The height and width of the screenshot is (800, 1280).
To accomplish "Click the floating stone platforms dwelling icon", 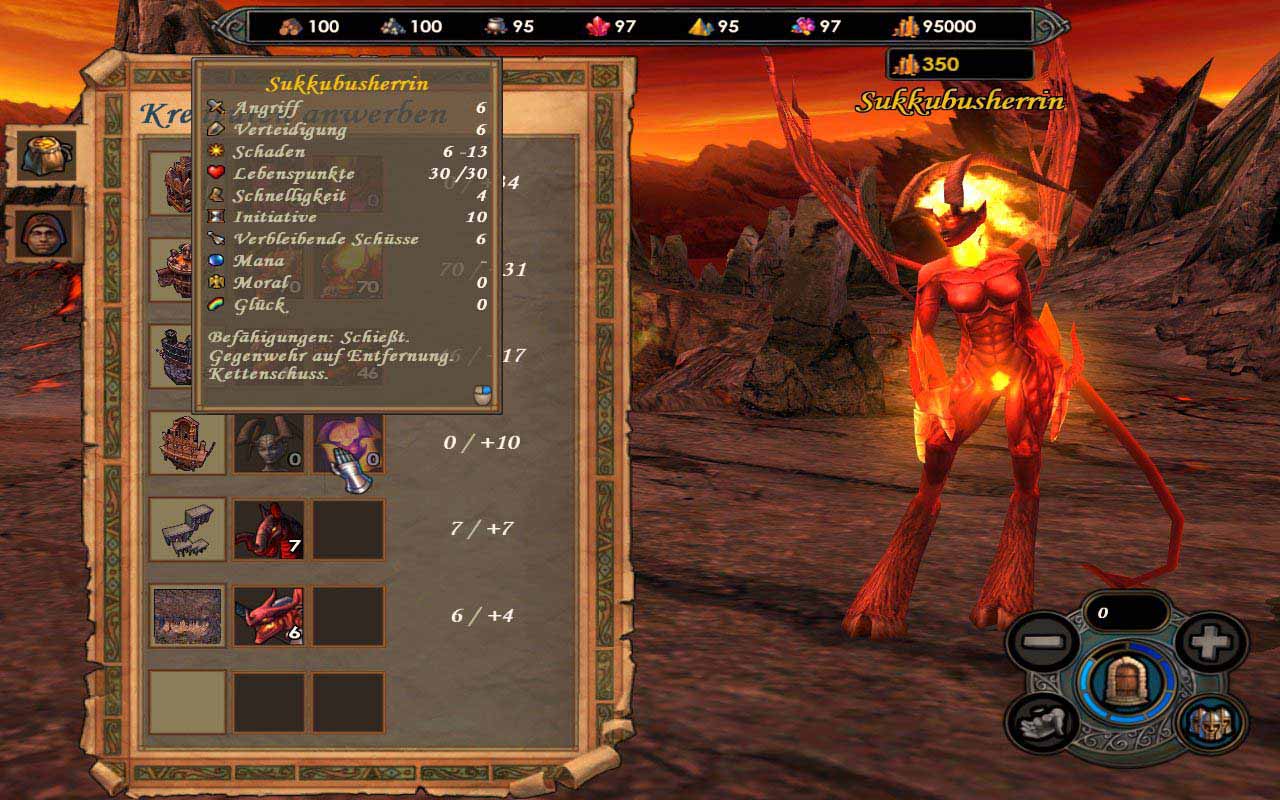I will pos(187,529).
